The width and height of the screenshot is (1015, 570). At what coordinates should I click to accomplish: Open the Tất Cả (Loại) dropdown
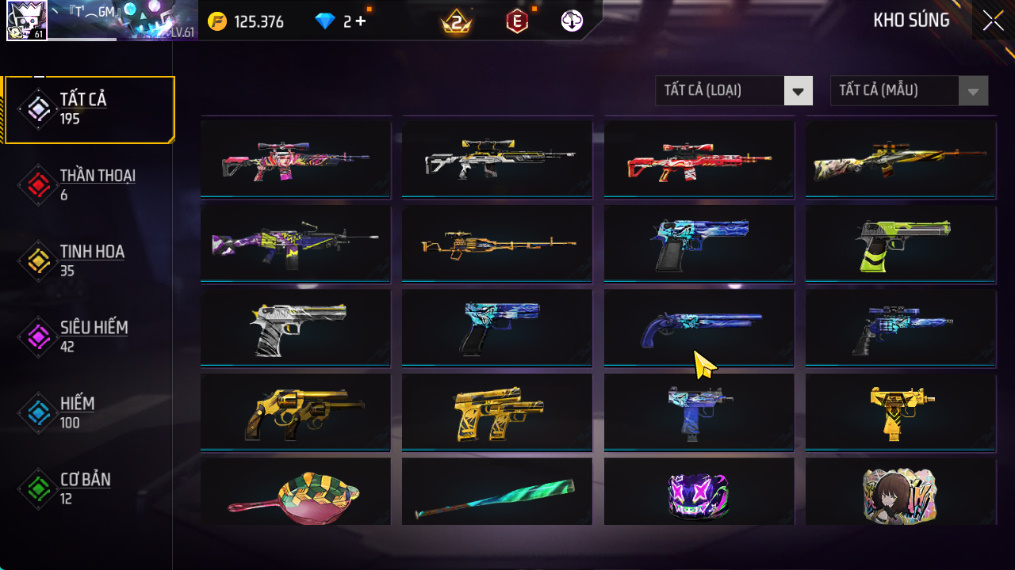click(x=734, y=91)
